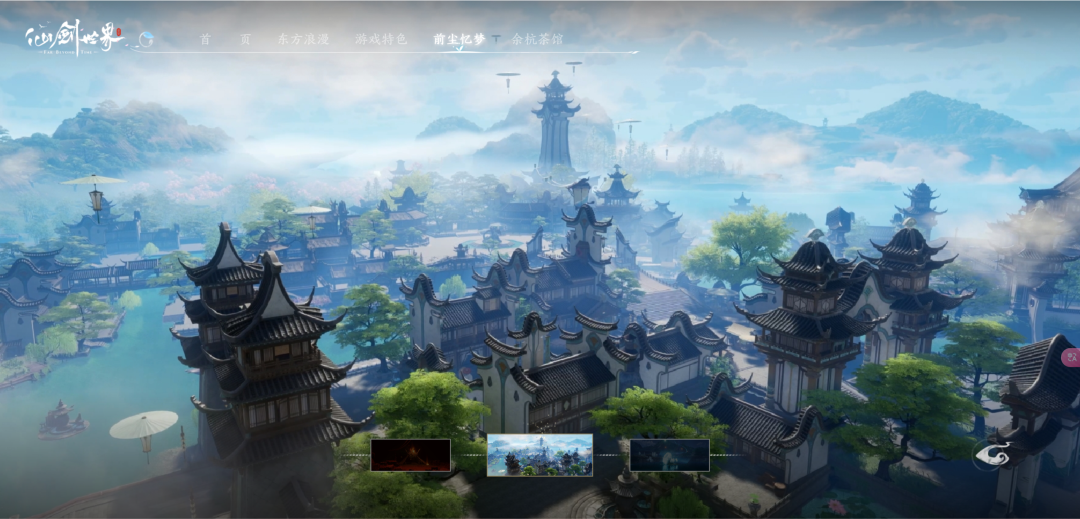This screenshot has height=519, width=1080.
Task: View the dark blue night scene thumbnail
Action: [669, 455]
